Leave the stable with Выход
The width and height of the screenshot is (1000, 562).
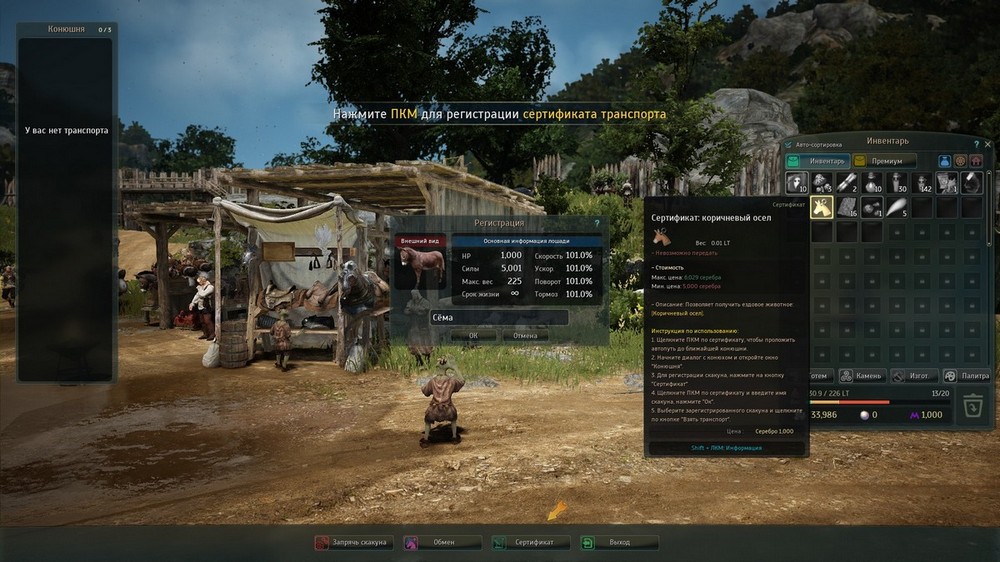click(619, 542)
